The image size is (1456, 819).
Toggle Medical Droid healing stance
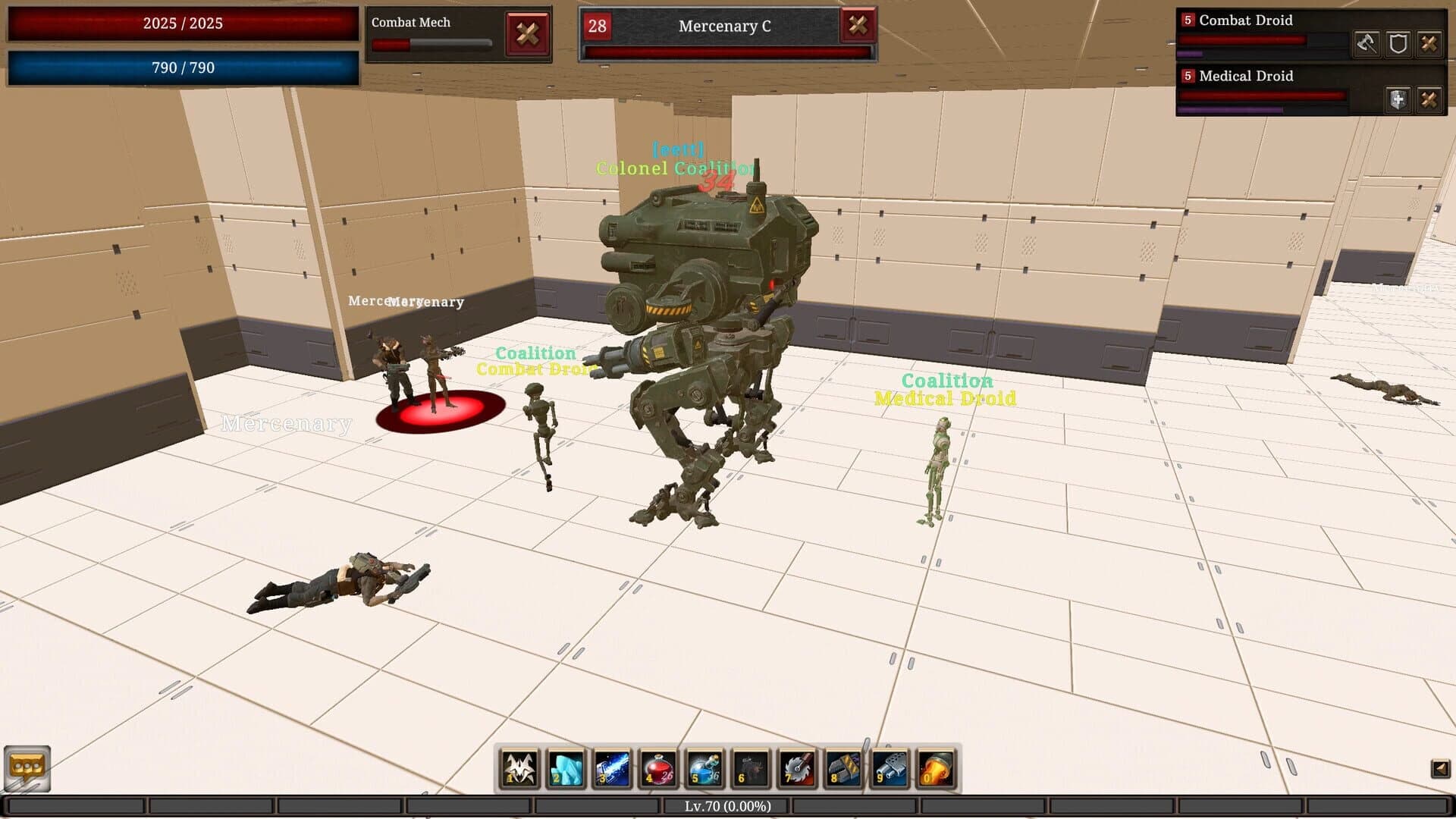point(1398,99)
